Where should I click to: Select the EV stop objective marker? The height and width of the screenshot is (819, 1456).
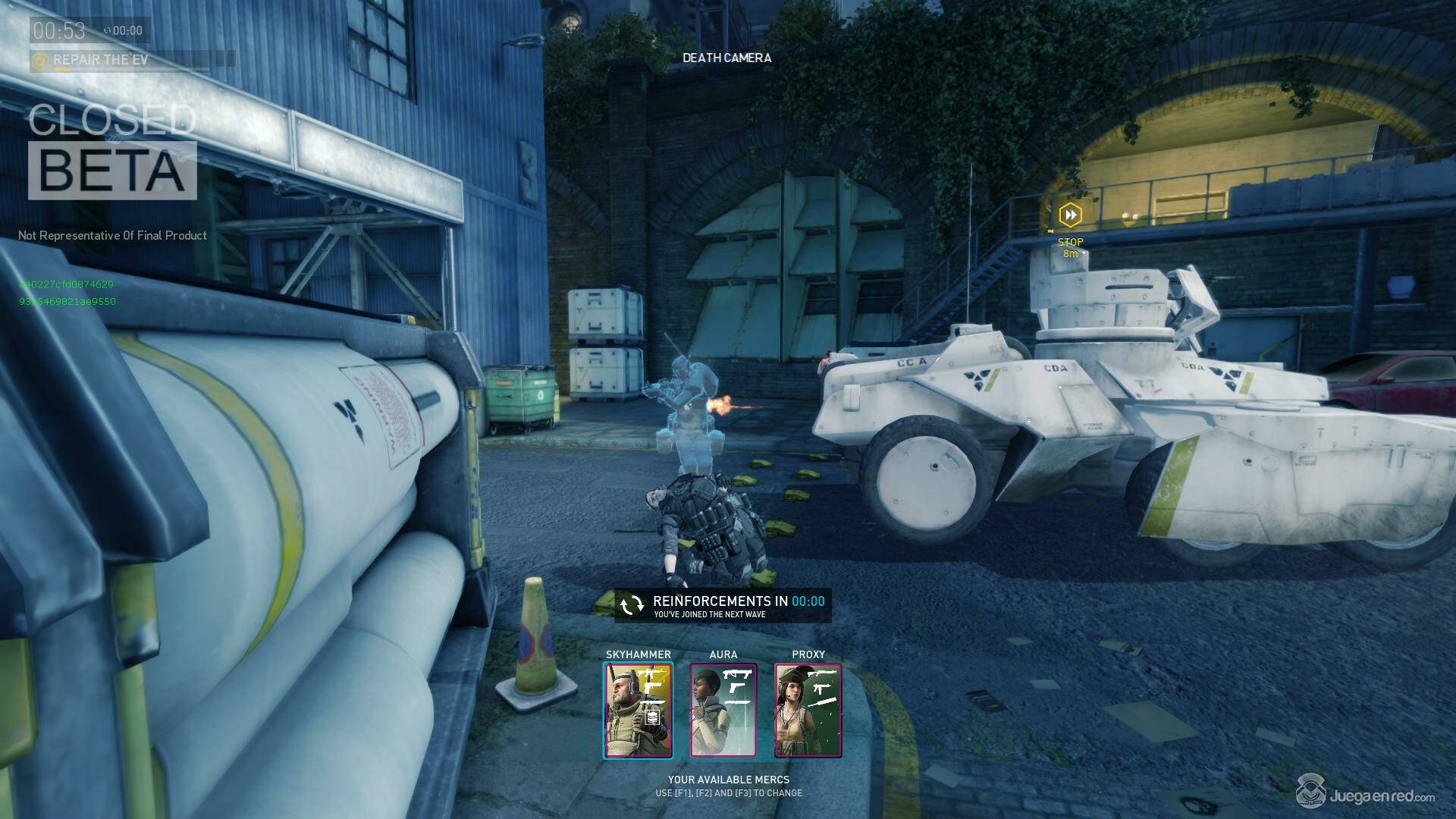point(1070,215)
